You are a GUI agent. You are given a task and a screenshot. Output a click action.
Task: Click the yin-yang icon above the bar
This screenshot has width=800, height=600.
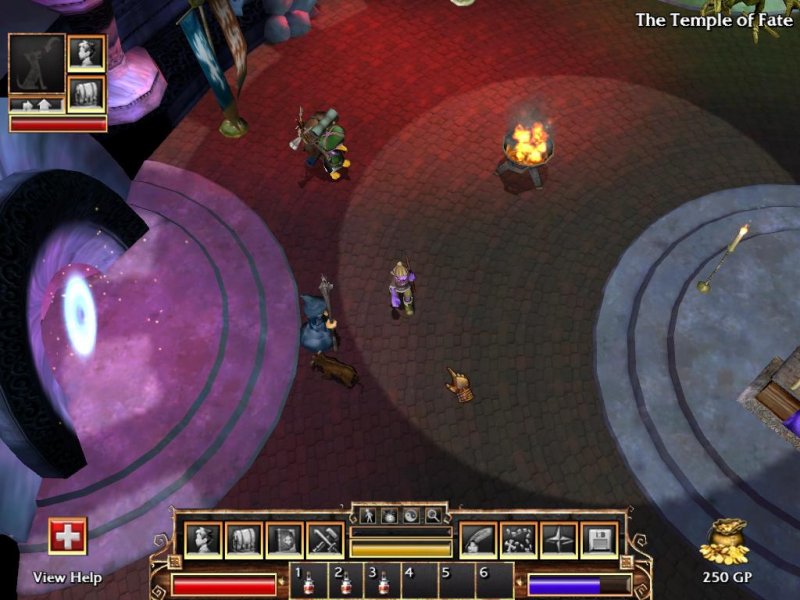pos(410,516)
